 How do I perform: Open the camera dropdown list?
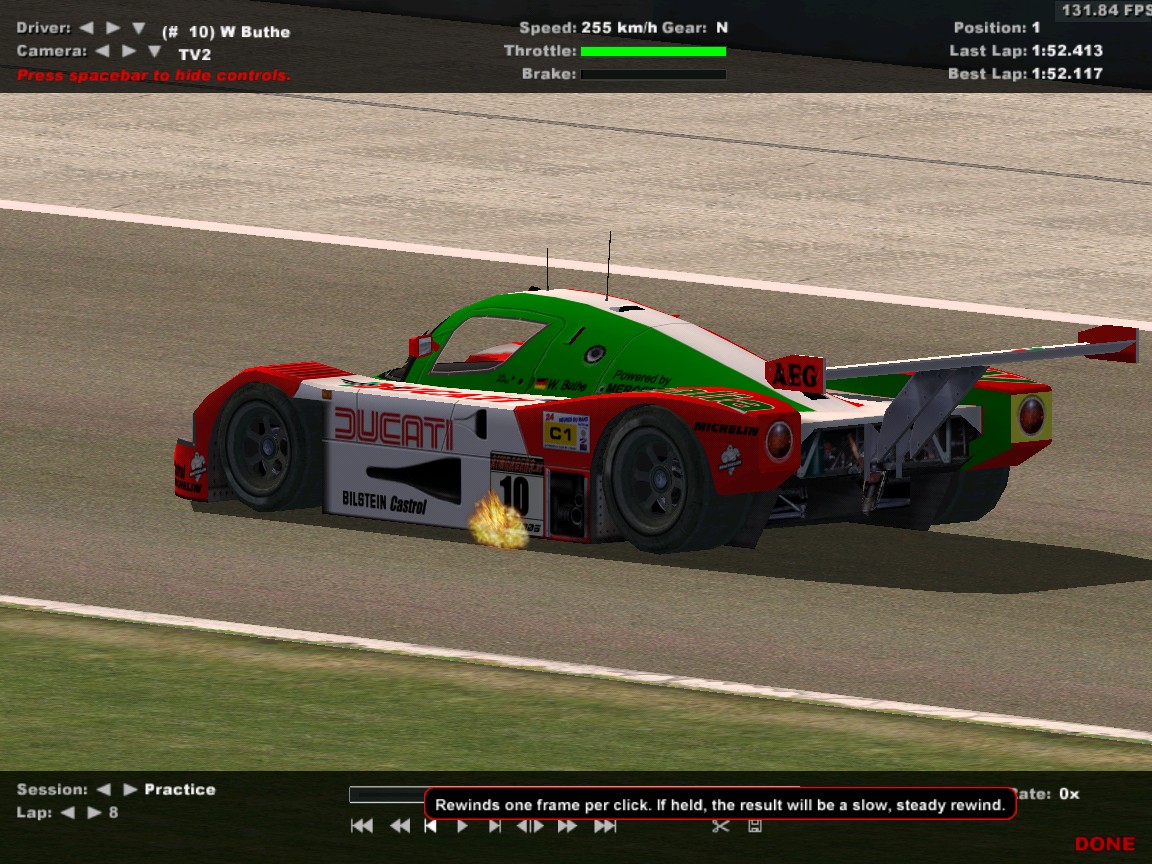click(154, 51)
